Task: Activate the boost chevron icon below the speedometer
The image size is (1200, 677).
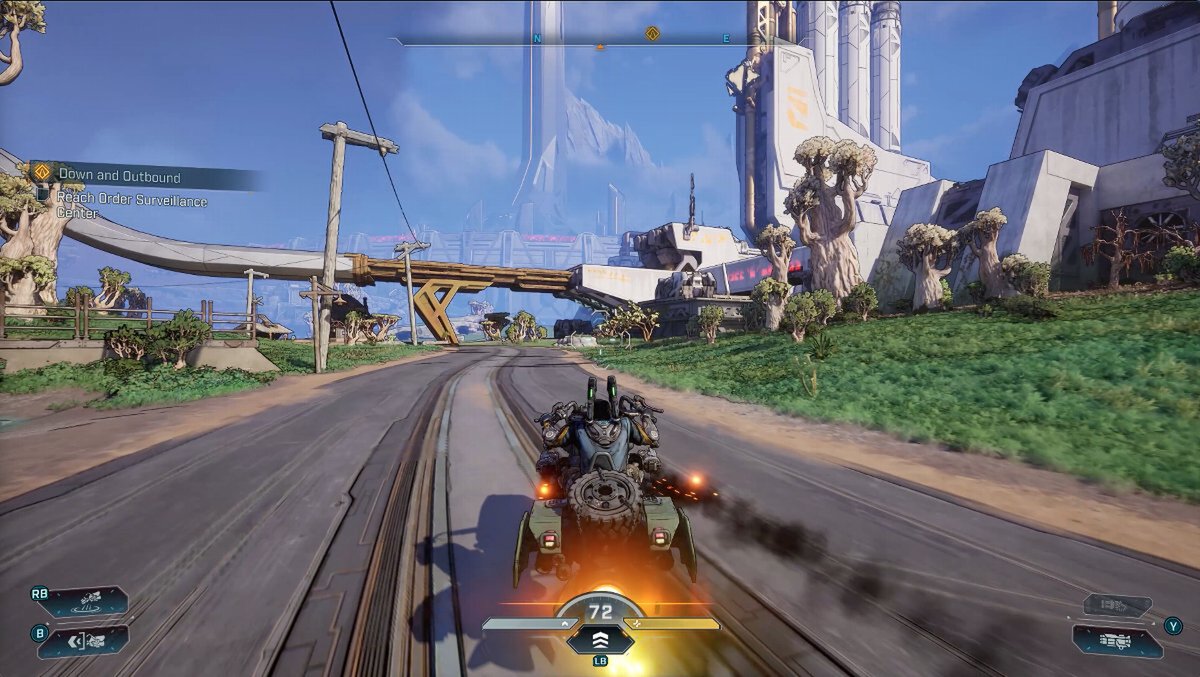Action: 599,640
